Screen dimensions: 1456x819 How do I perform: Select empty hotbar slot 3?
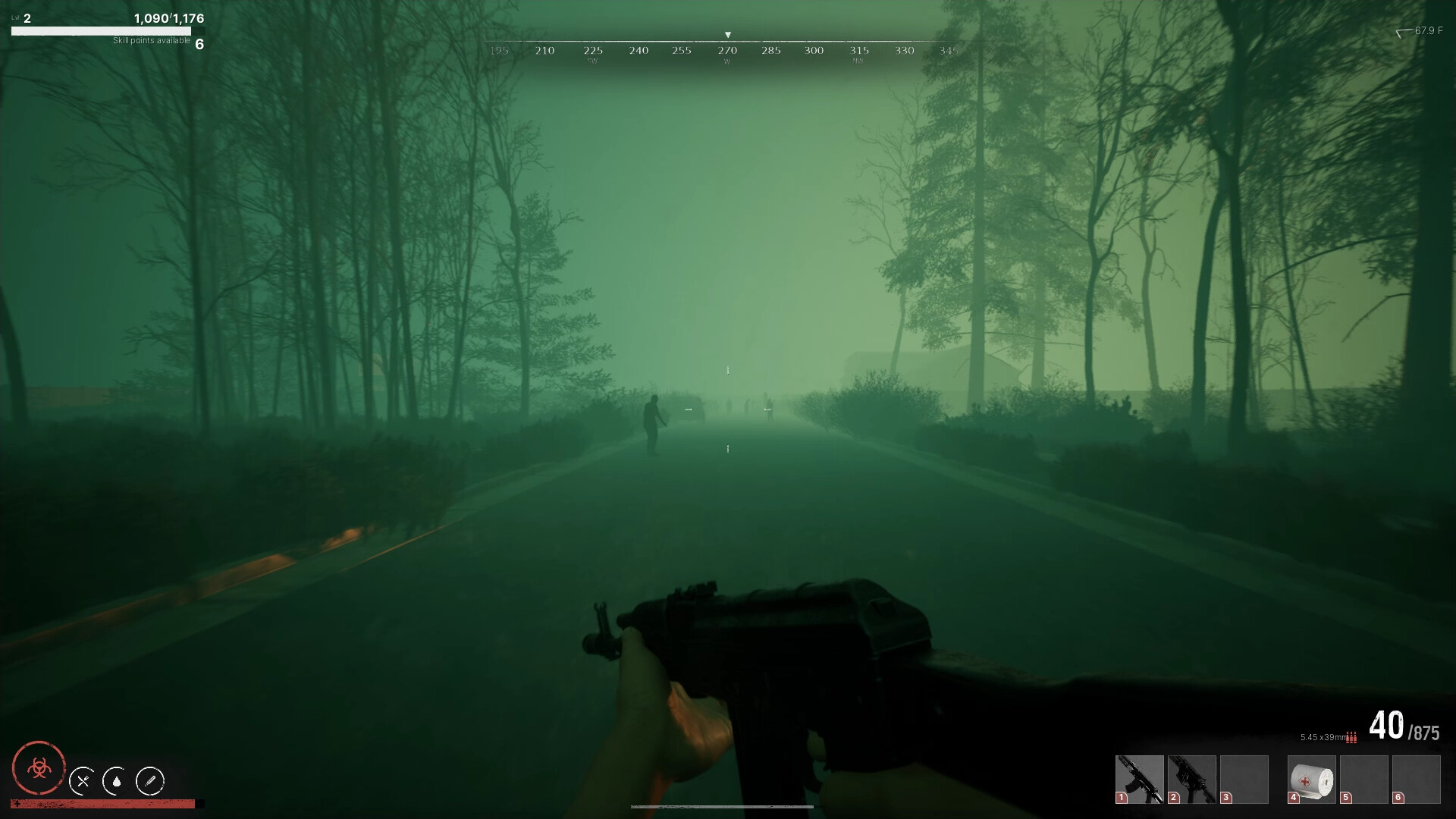[x=1244, y=780]
